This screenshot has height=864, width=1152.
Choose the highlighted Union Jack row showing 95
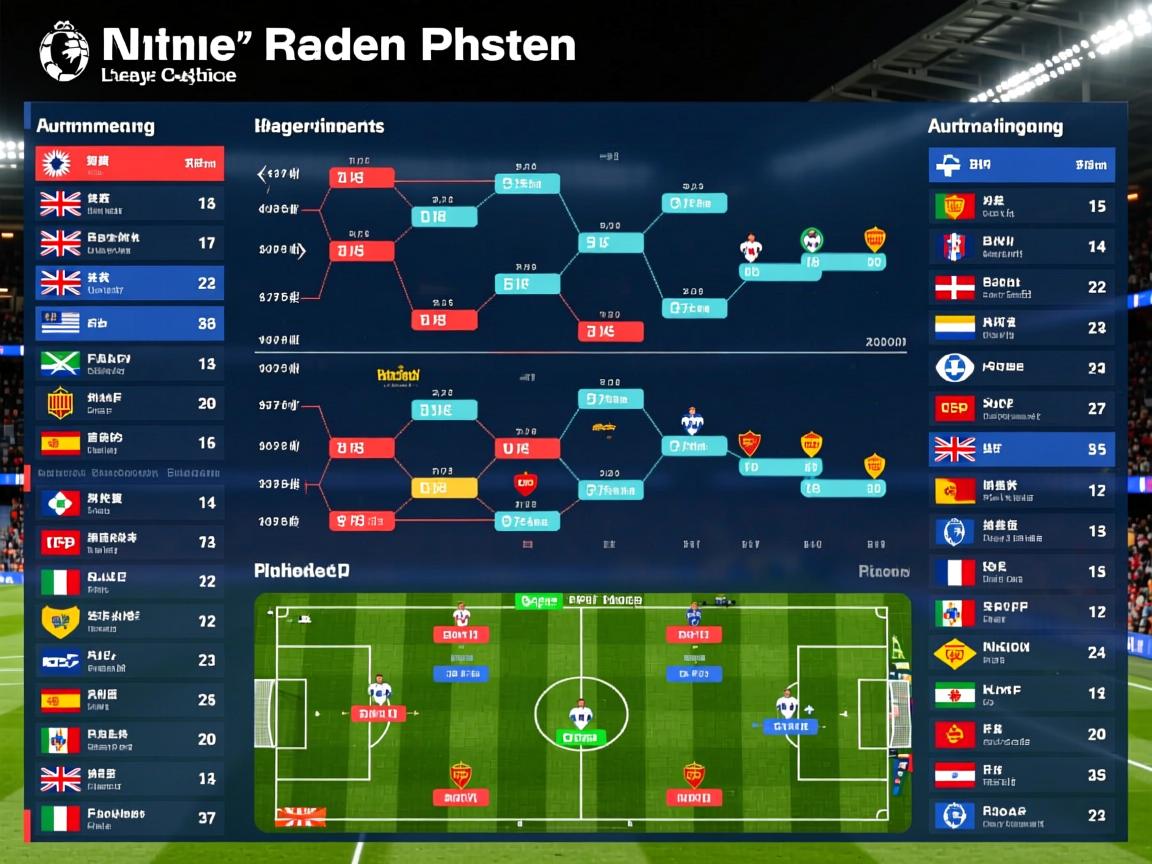pyautogui.click(x=1021, y=449)
